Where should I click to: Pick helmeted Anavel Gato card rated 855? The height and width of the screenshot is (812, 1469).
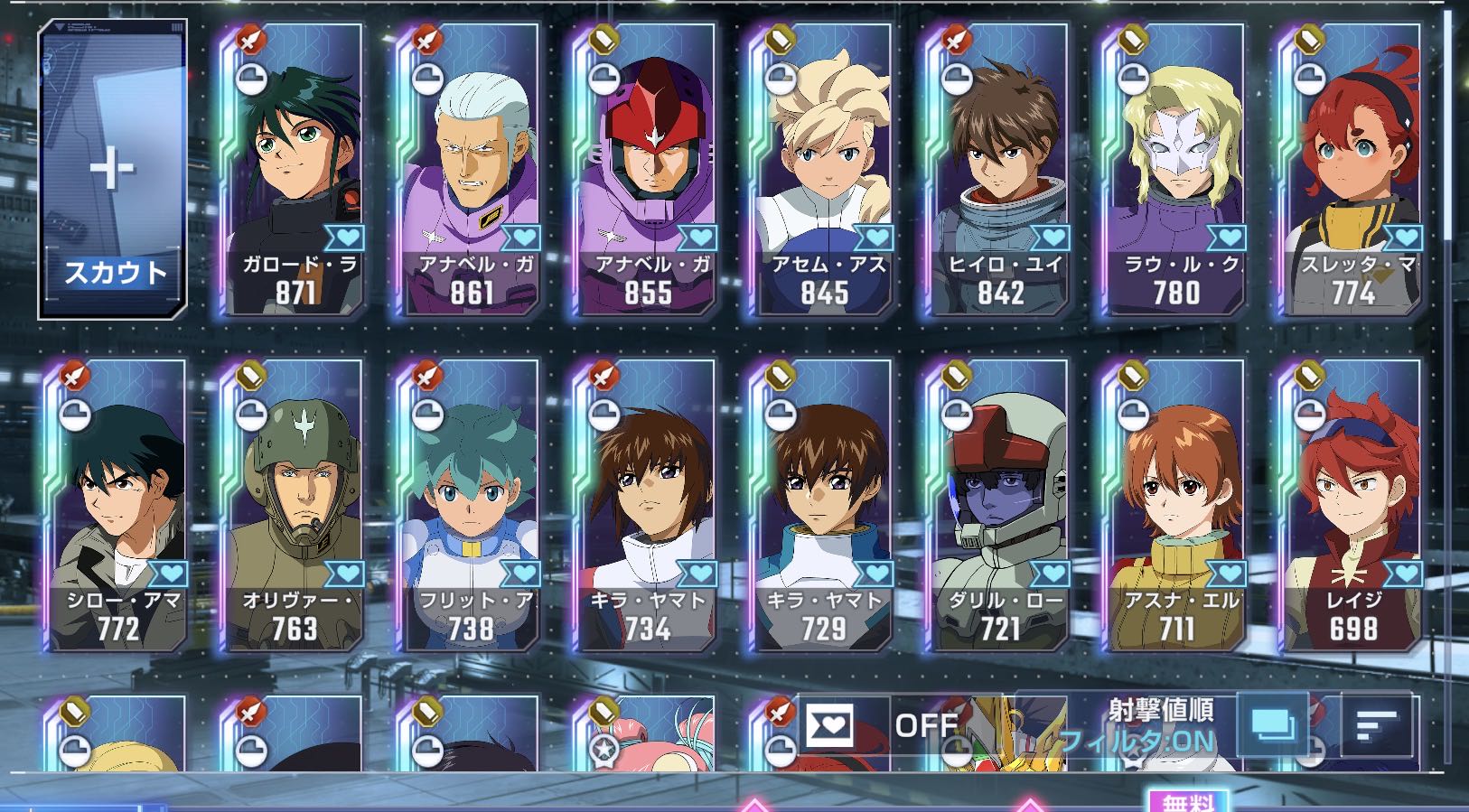coord(645,172)
